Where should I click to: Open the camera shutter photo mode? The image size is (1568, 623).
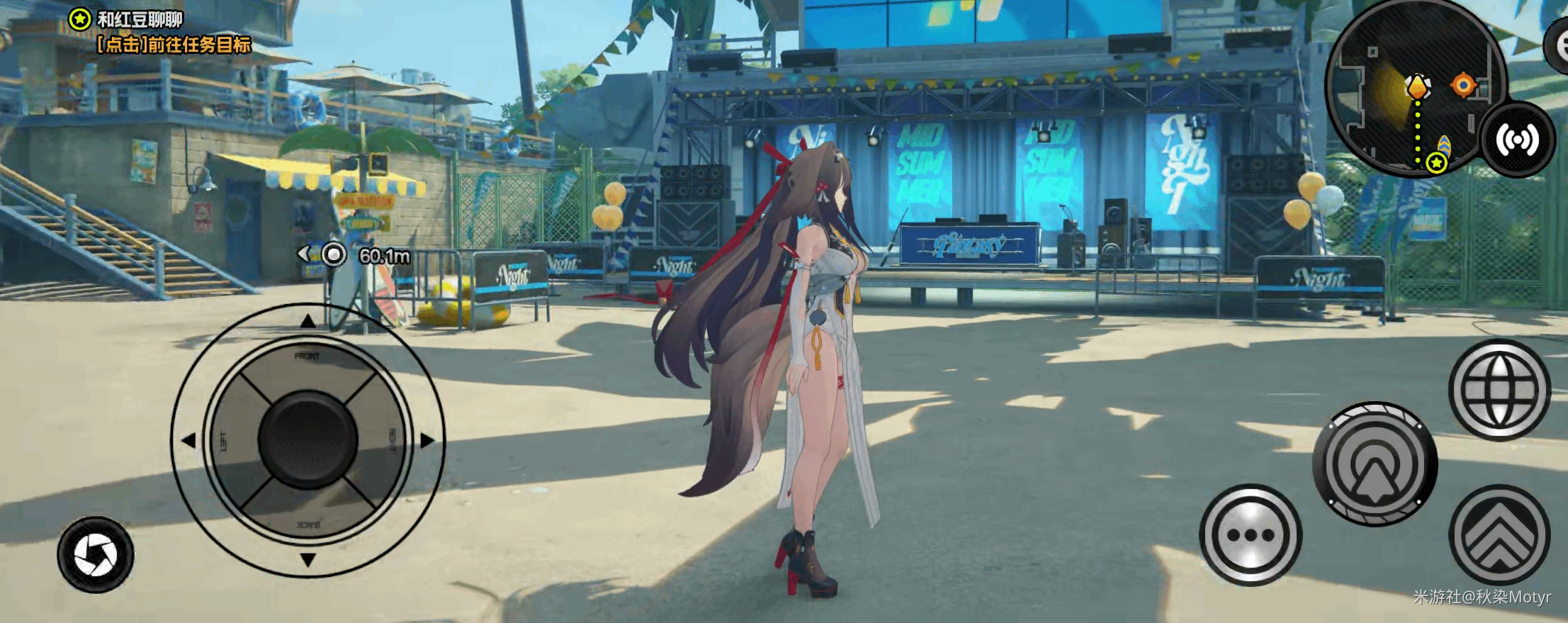click(96, 555)
